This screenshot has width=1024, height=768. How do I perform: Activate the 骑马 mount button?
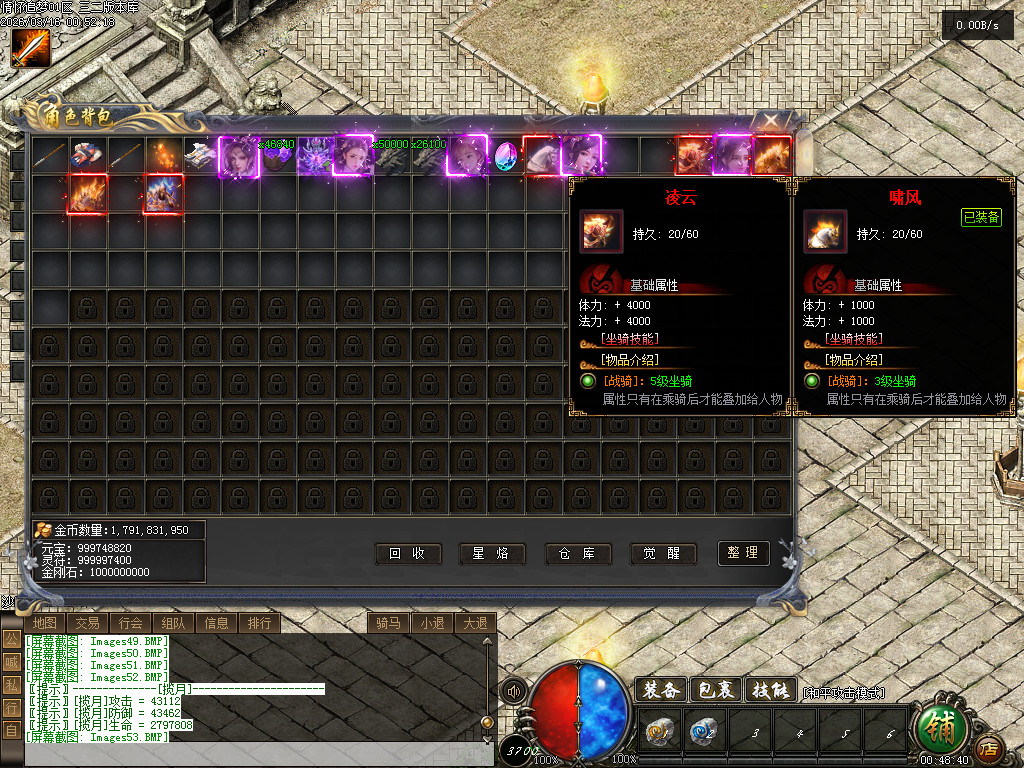(388, 623)
